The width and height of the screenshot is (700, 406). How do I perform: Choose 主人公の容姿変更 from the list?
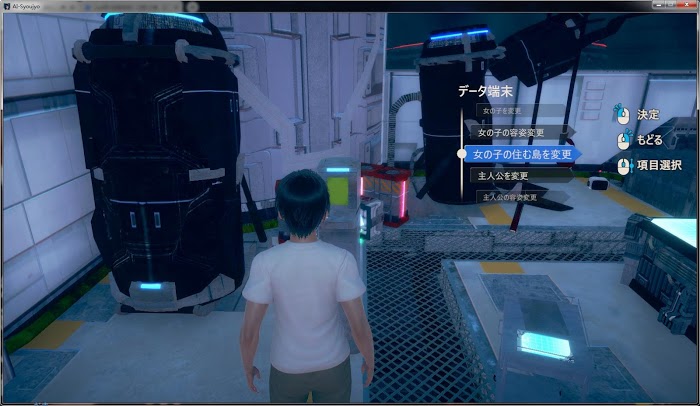click(510, 197)
